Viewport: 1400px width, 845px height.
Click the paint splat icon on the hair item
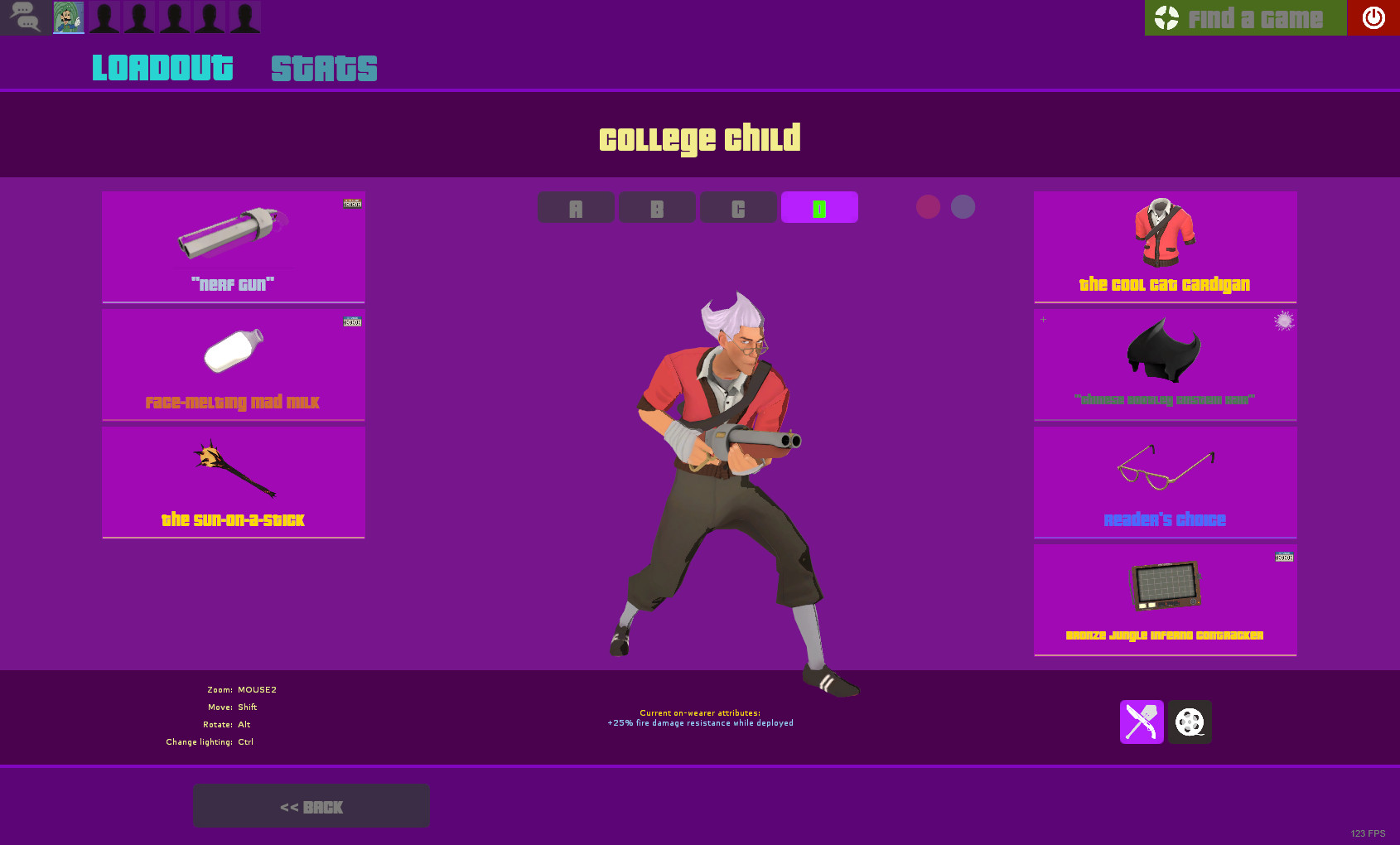tap(1283, 321)
